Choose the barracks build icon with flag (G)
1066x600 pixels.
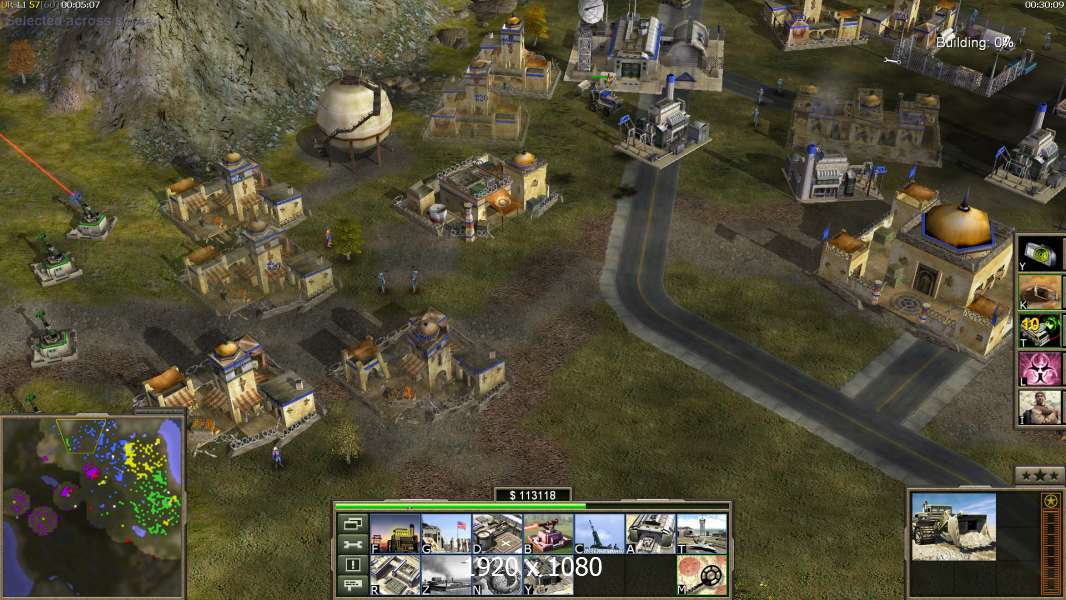pos(446,533)
